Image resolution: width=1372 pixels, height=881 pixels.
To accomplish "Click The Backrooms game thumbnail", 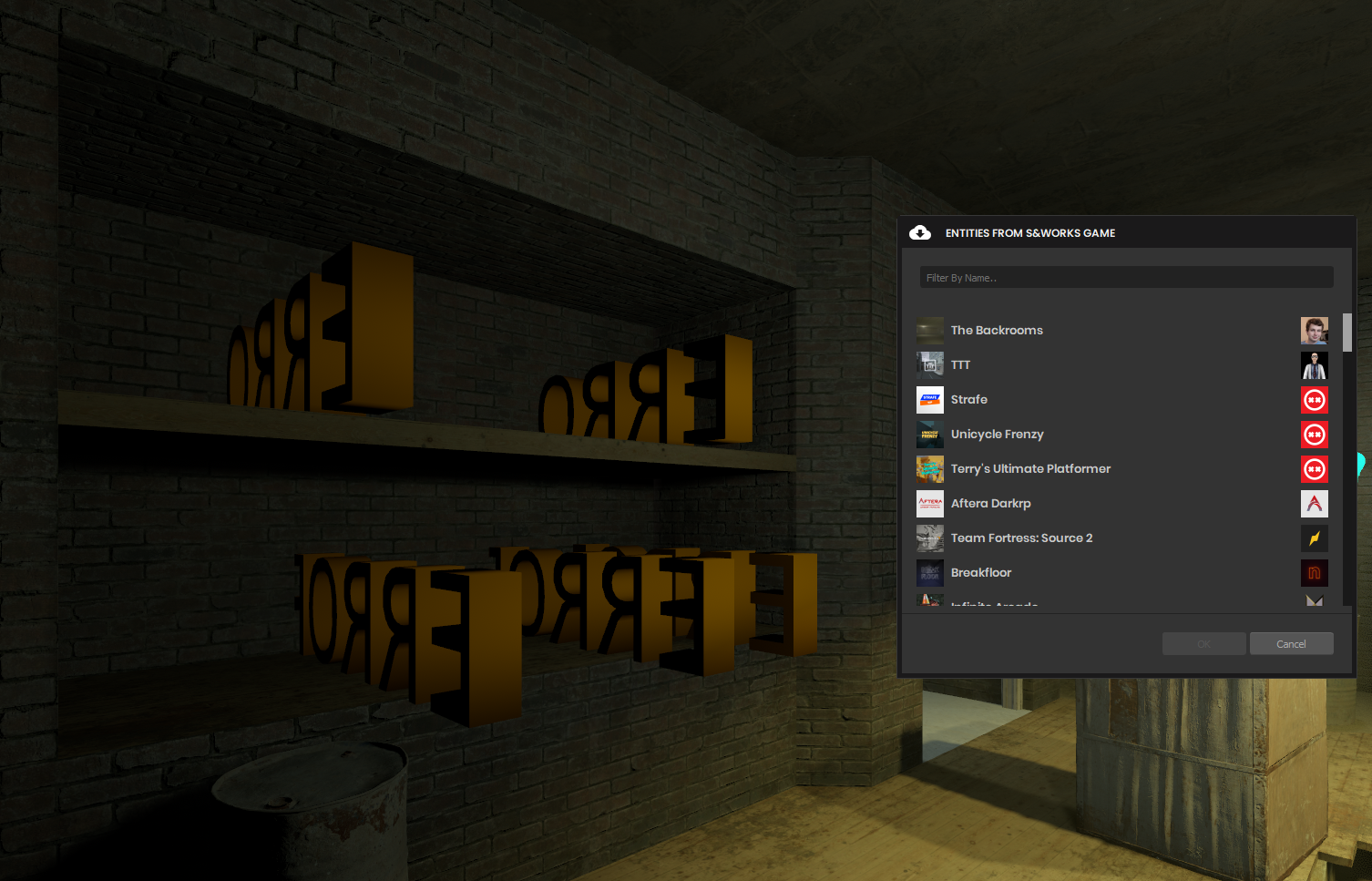I will [929, 330].
